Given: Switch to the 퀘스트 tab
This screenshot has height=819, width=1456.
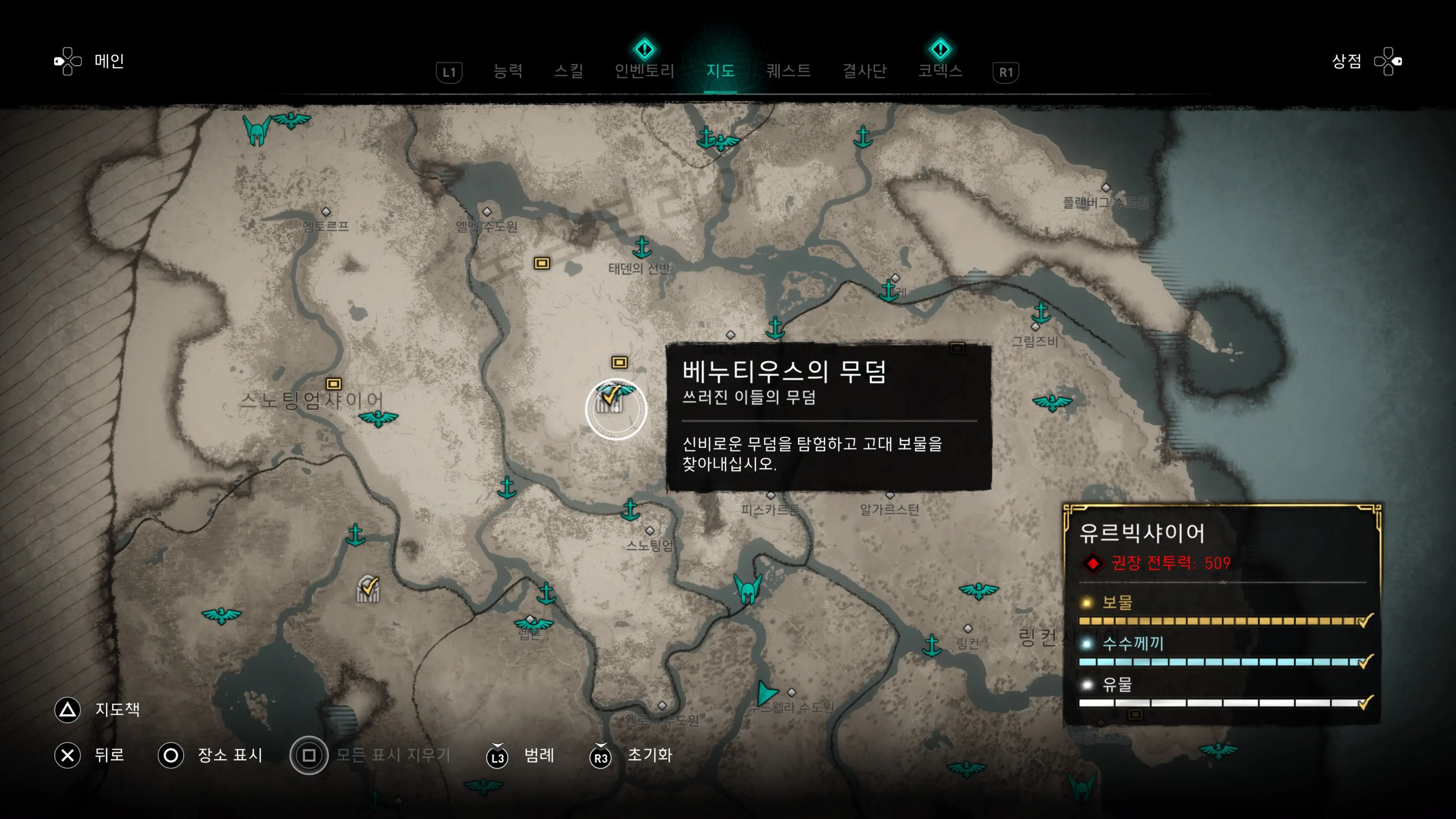Looking at the screenshot, I should coord(788,71).
